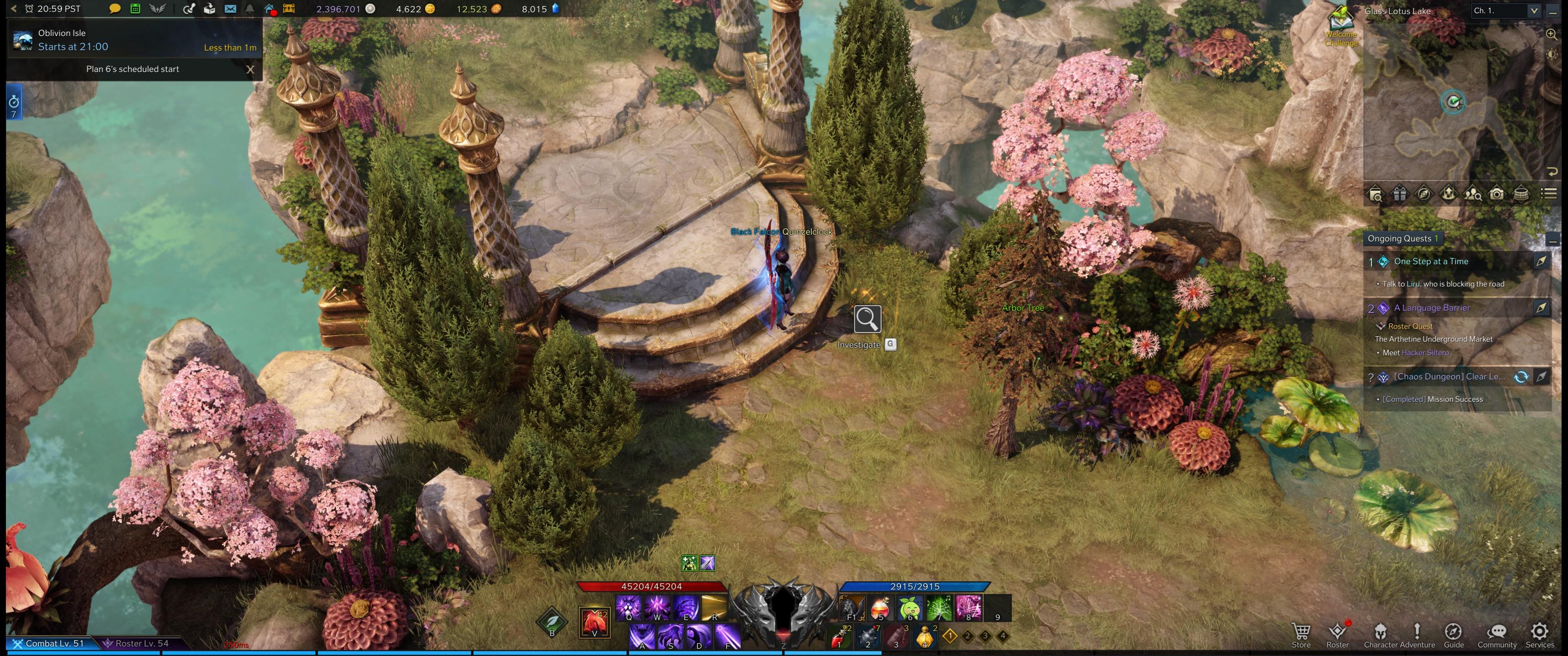The image size is (1568, 656).
Task: Open the yellow chat bubble icon
Action: [114, 9]
